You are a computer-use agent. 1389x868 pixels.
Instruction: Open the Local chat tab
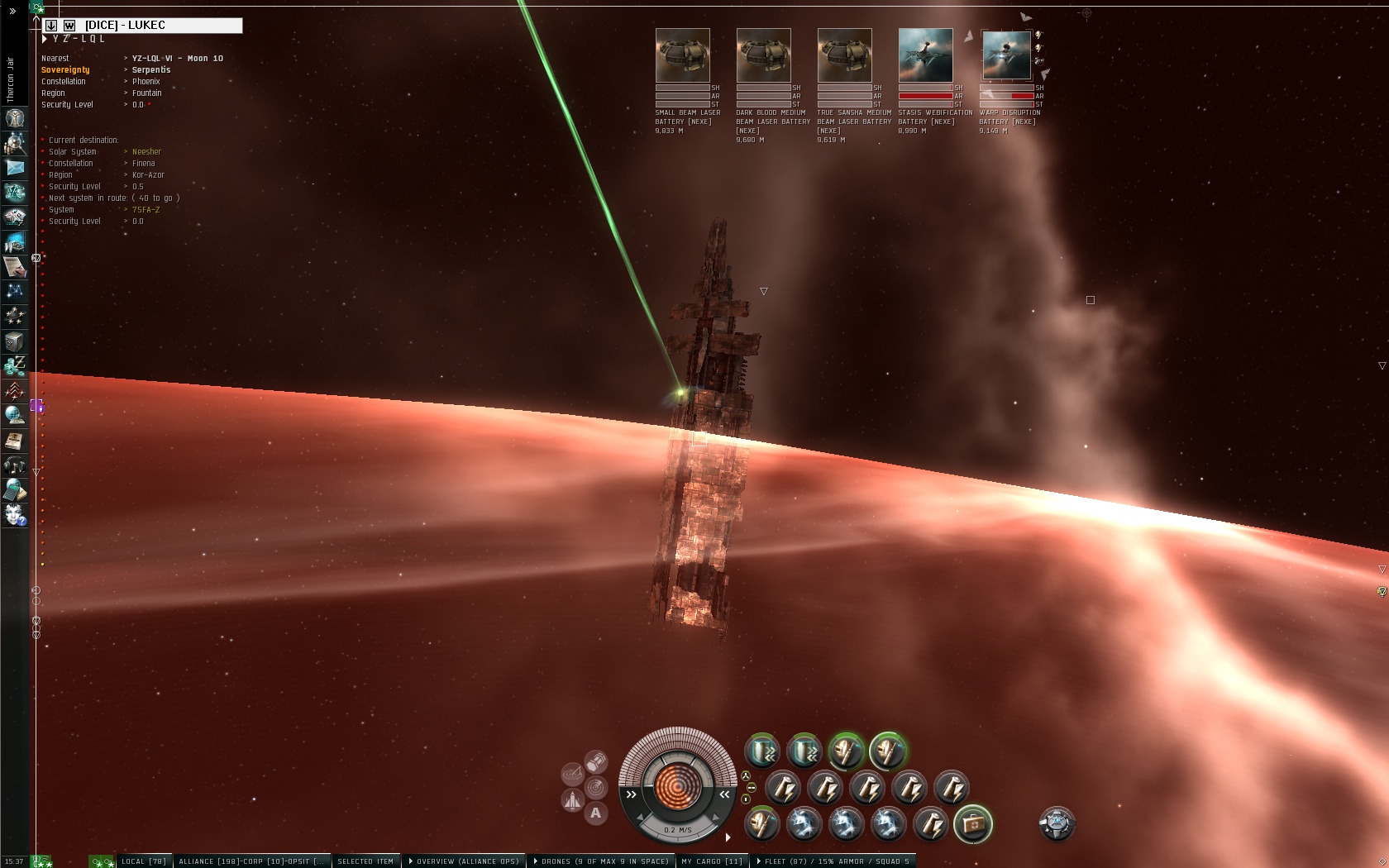click(144, 861)
